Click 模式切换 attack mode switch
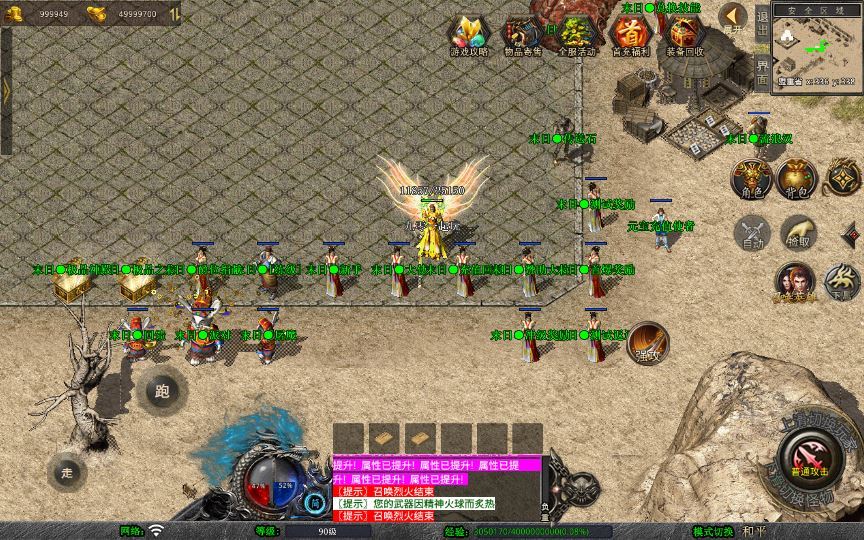The height and width of the screenshot is (540, 864). [715, 531]
